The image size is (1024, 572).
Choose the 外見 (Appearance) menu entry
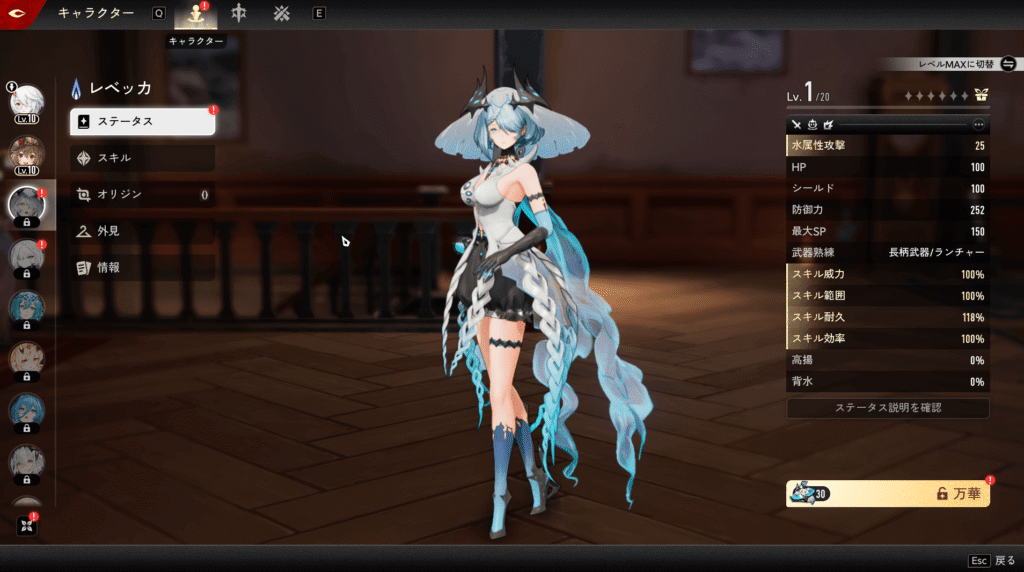point(142,231)
